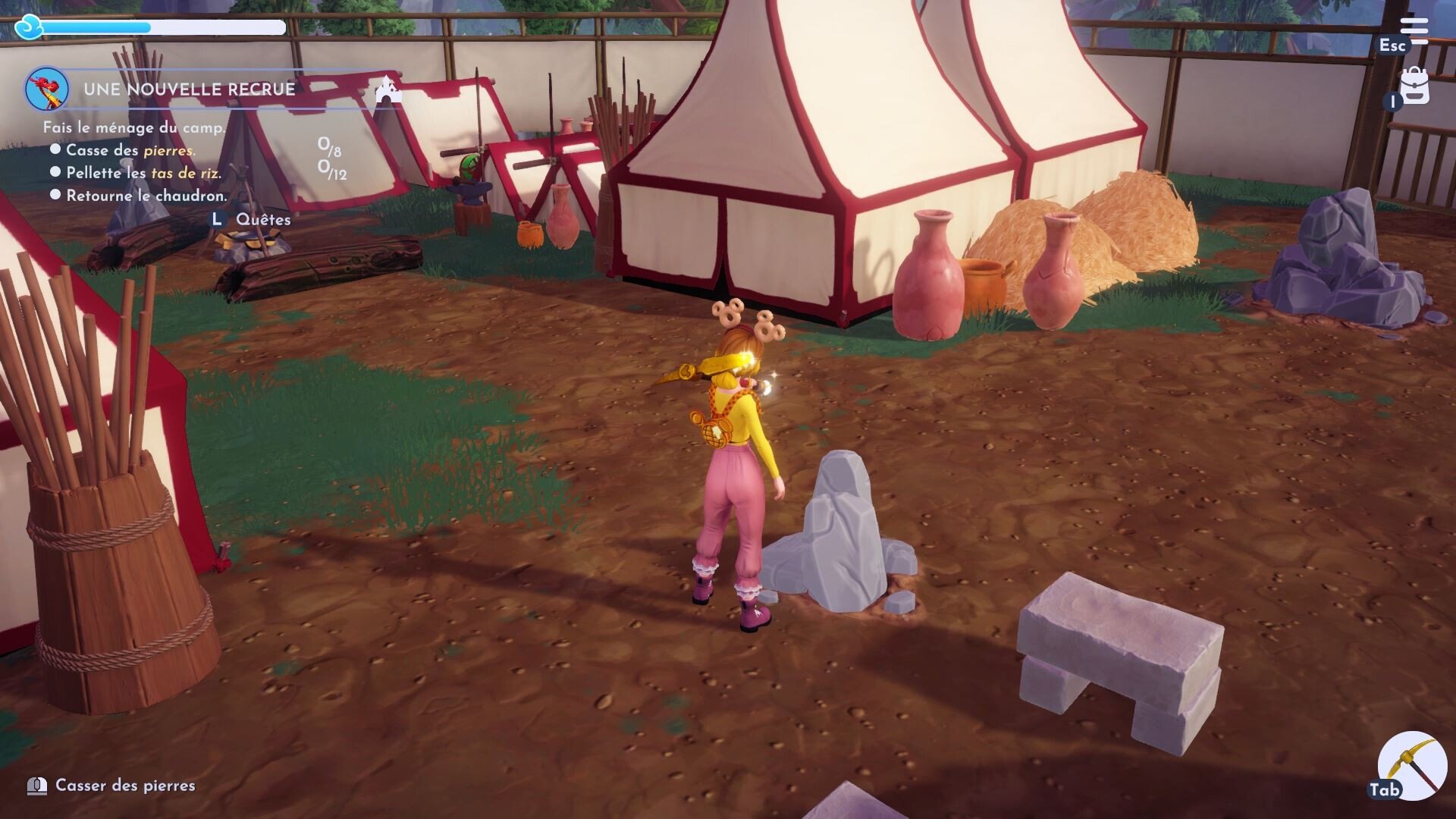Open the backpack inventory

coord(1414,87)
